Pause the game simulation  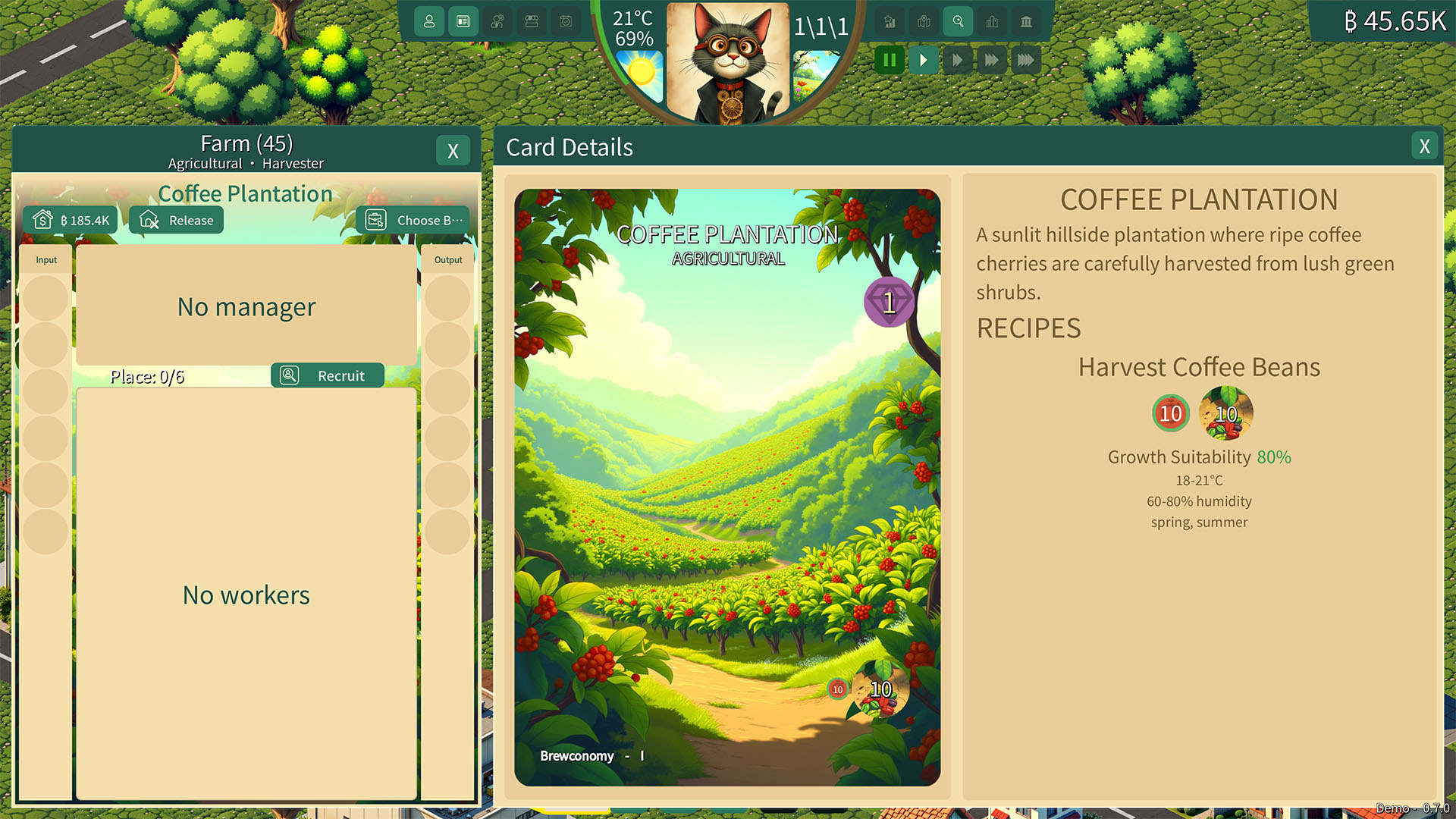(x=890, y=60)
